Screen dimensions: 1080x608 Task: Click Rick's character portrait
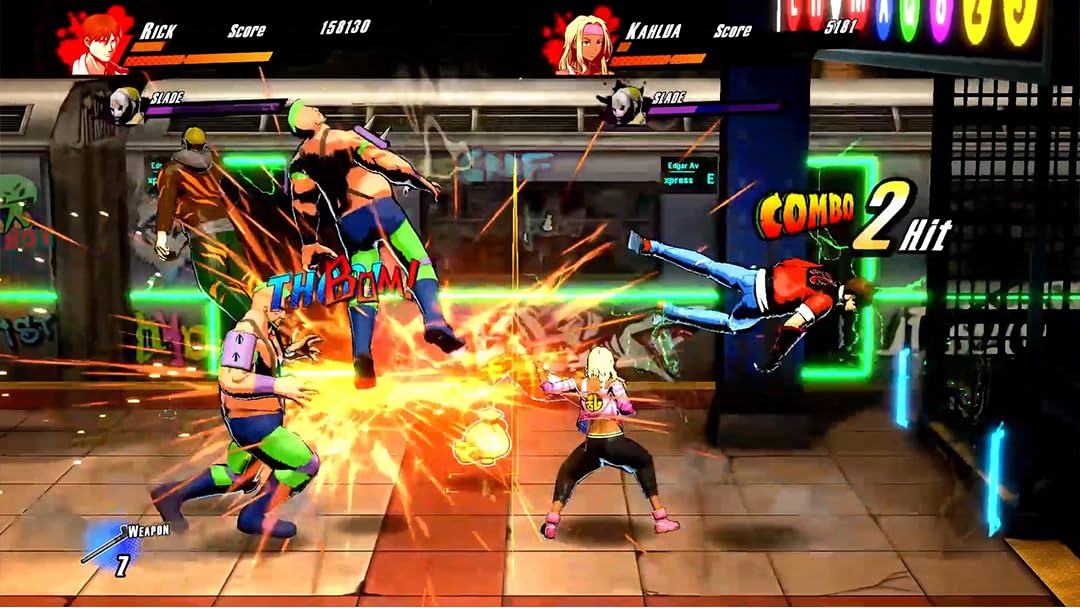94,43
